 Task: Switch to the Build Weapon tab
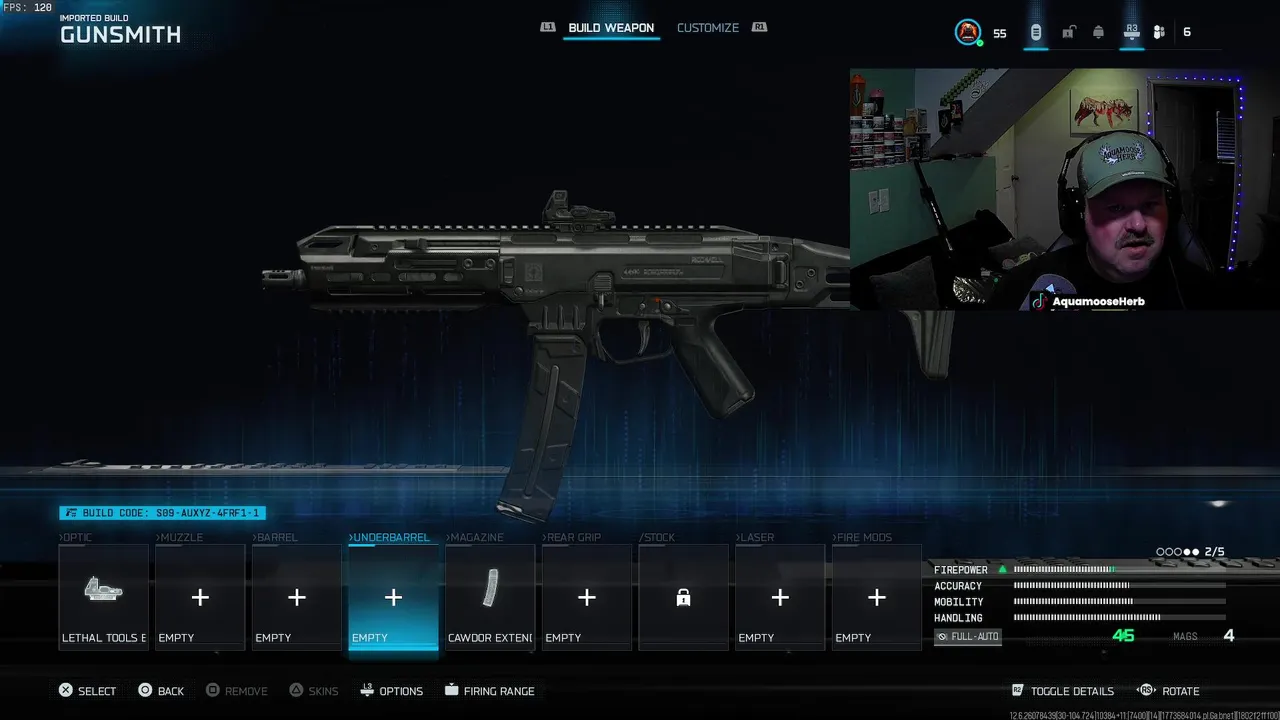[x=610, y=28]
